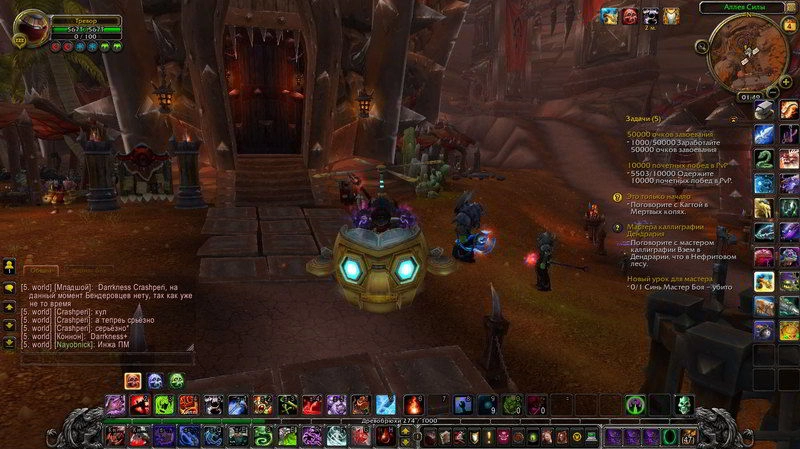Open the clock showing 01:49
This screenshot has width=800, height=449.
click(749, 97)
